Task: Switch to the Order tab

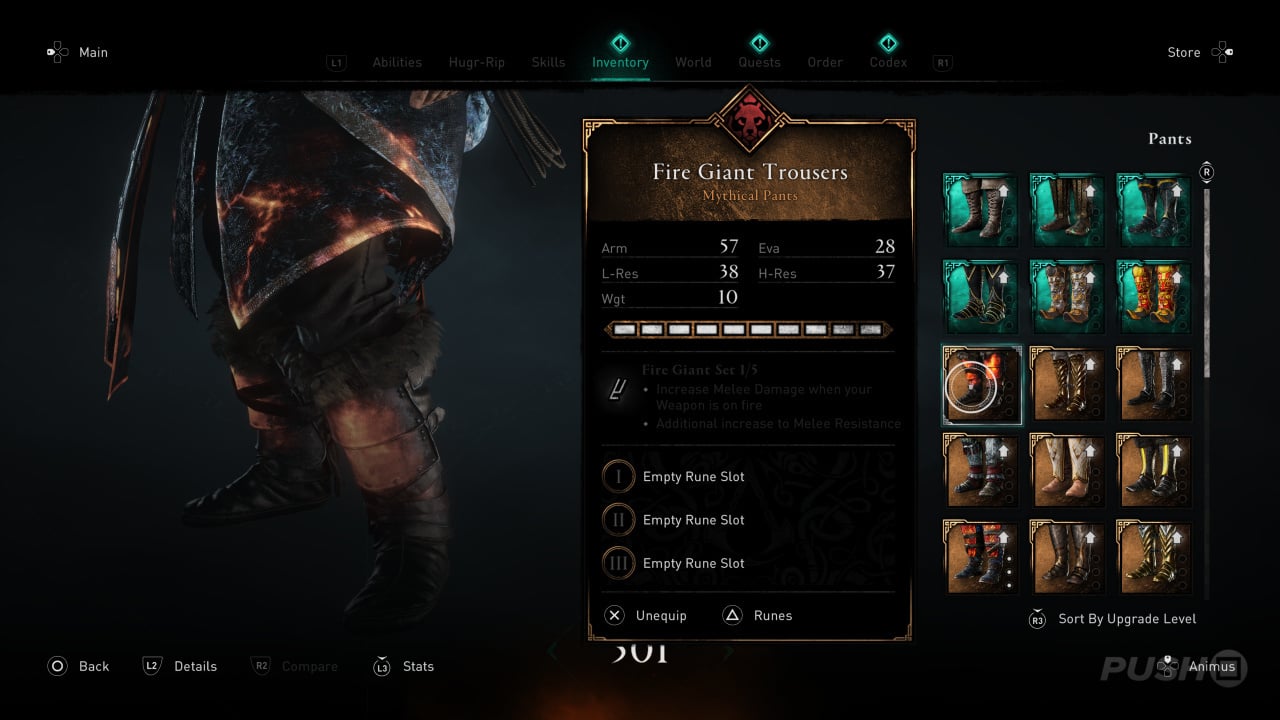Action: pos(825,62)
